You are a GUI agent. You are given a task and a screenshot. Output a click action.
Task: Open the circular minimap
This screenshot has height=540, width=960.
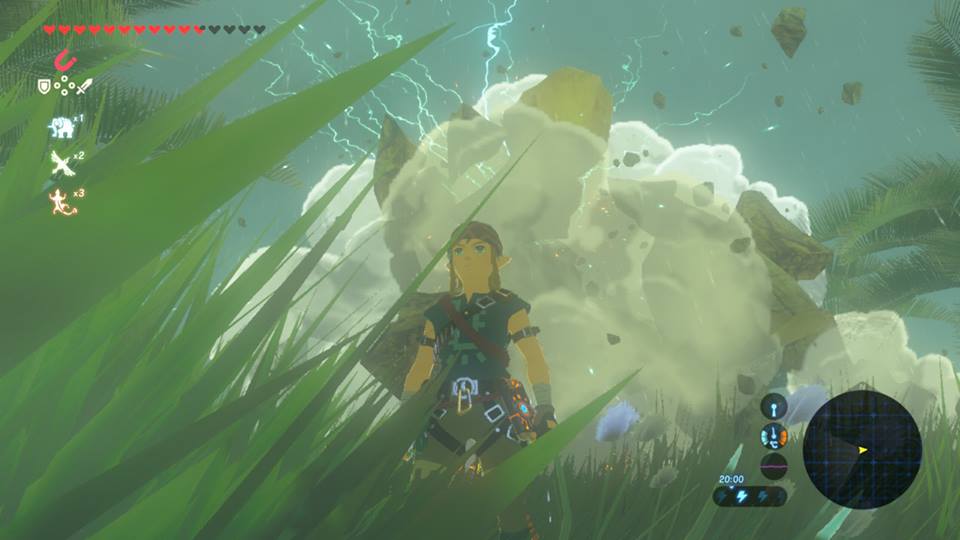tap(861, 449)
